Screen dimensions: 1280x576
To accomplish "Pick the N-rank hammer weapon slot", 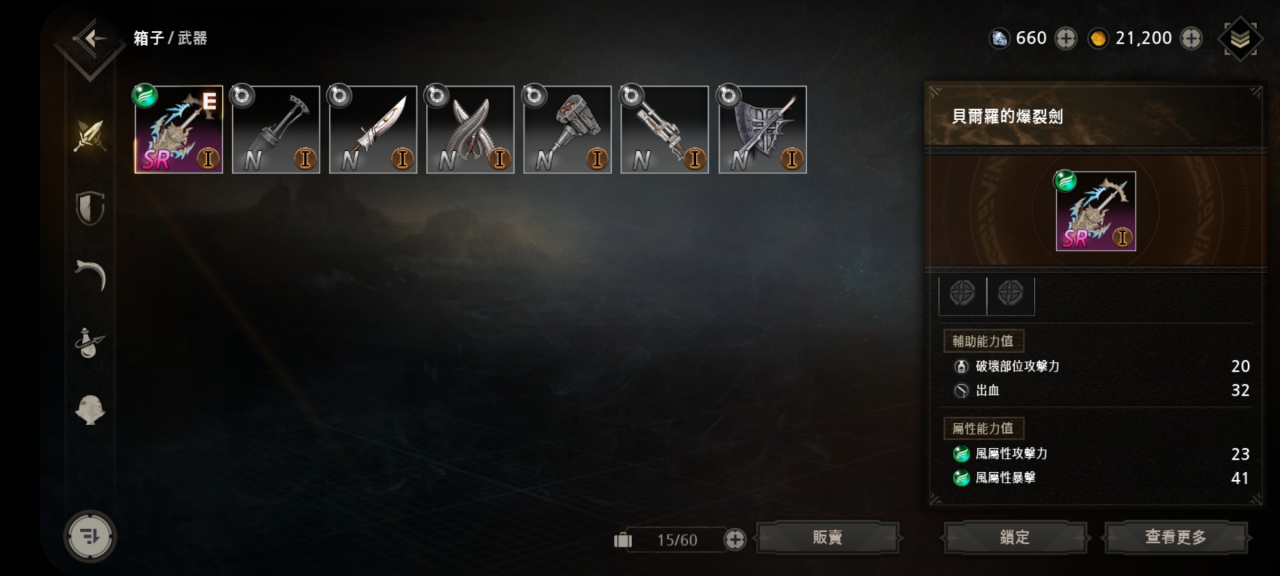I will tap(567, 130).
